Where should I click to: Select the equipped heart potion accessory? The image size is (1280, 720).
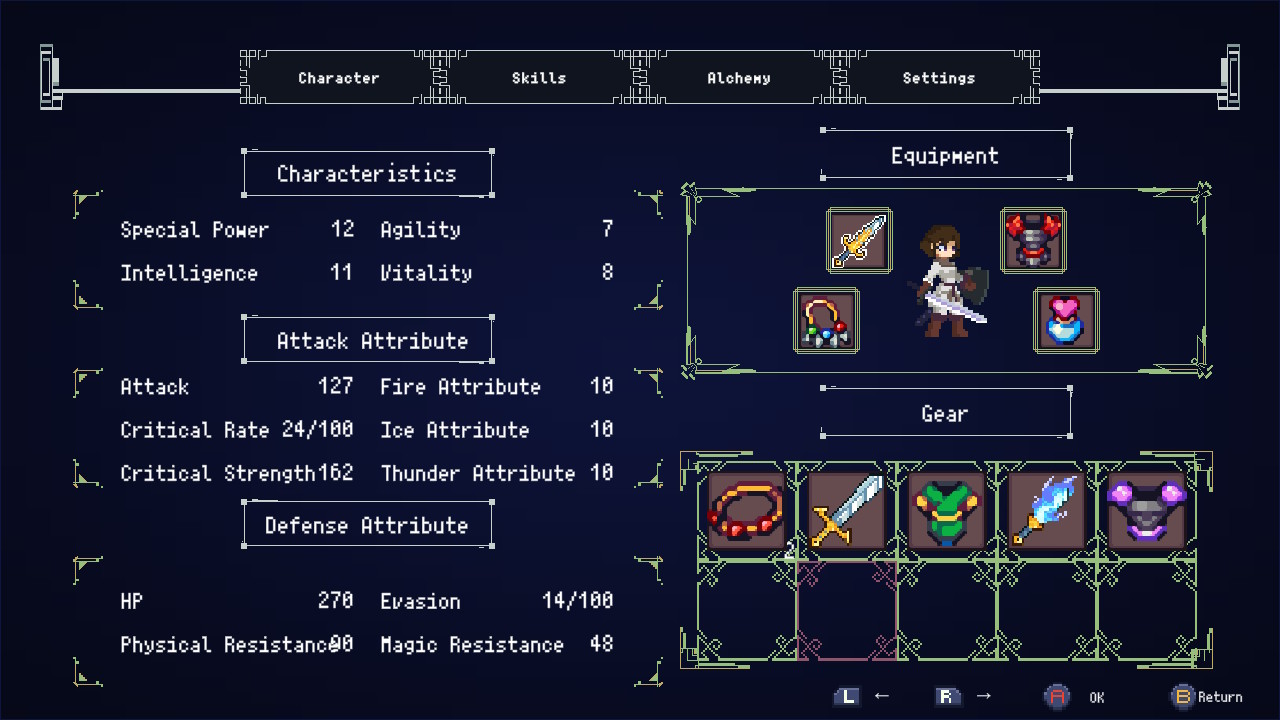tap(1066, 320)
